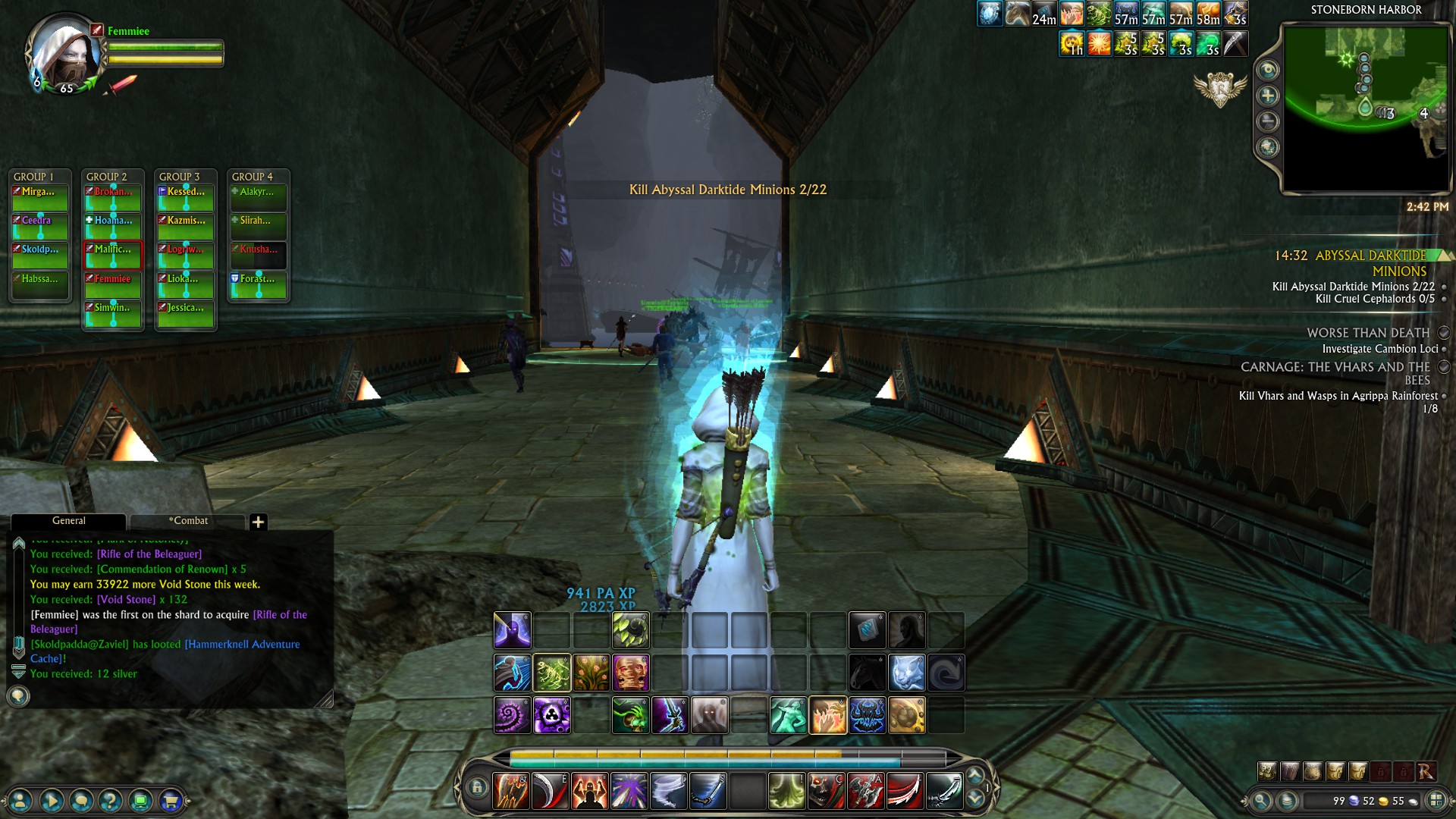Summon the black horse mount
Screen dimensions: 1456x819
(x=867, y=673)
